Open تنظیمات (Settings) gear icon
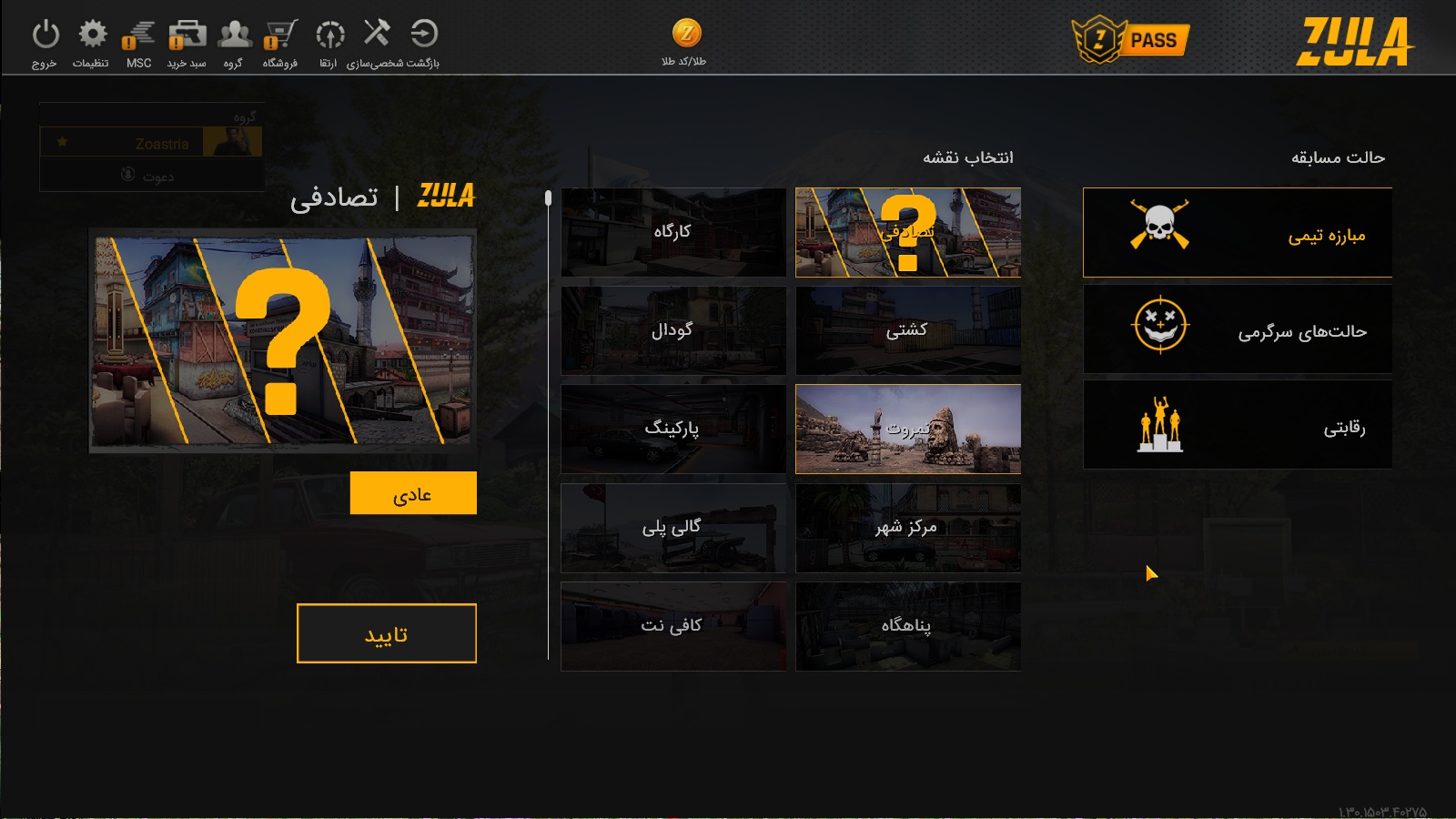This screenshot has width=1456, height=819. click(92, 36)
